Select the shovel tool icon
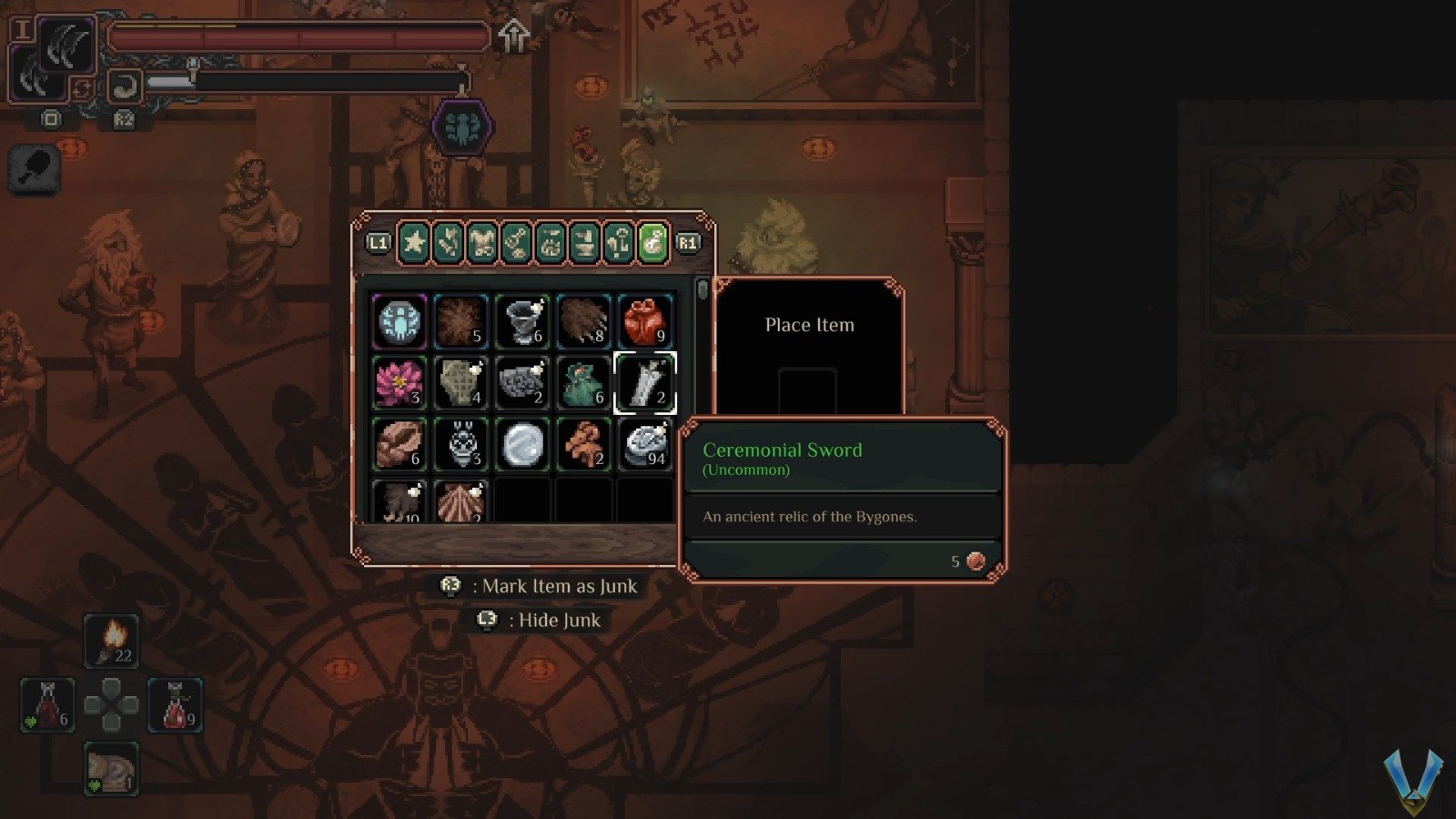This screenshot has height=819, width=1456. tap(35, 169)
